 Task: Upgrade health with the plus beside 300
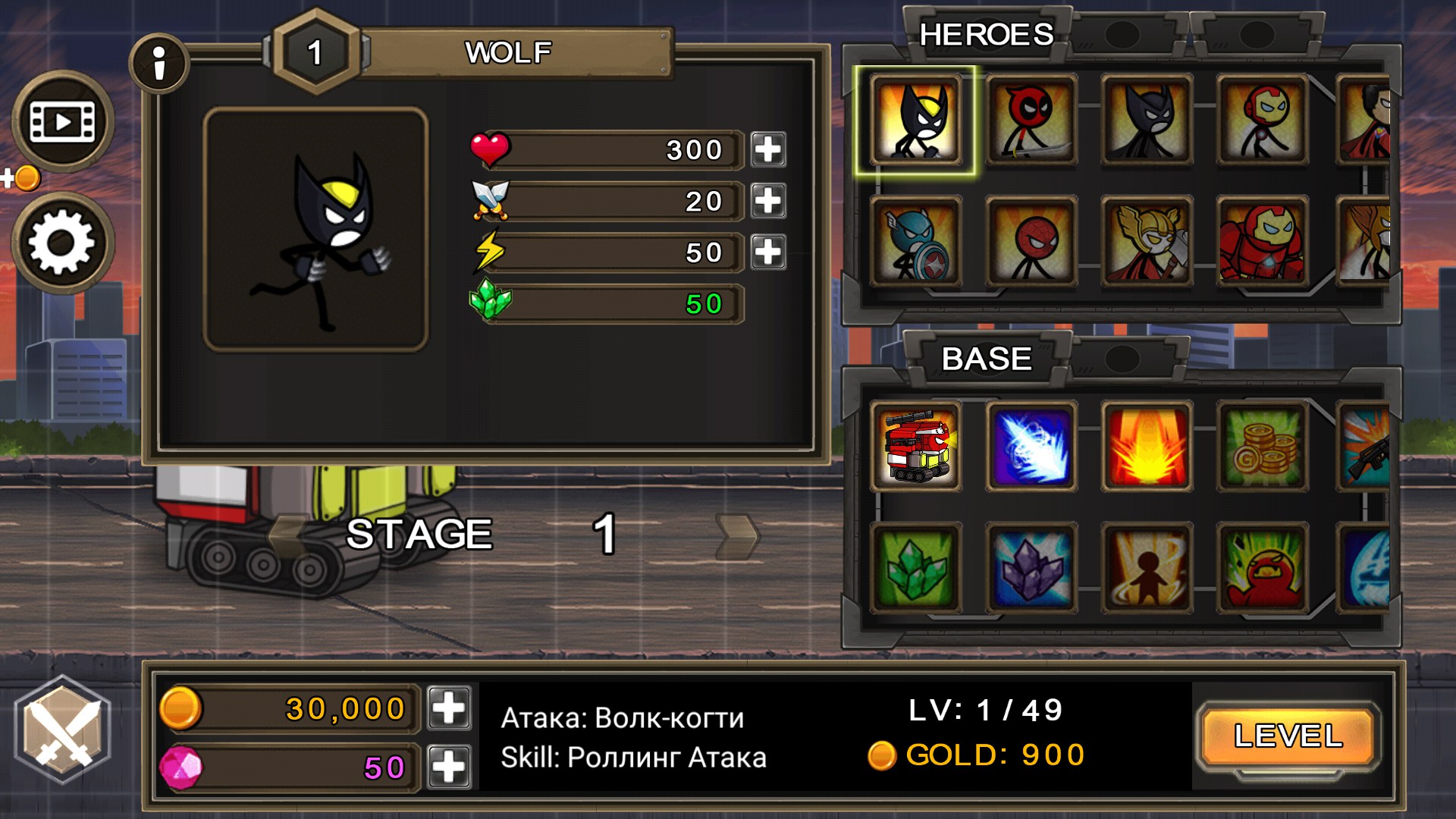point(768,149)
